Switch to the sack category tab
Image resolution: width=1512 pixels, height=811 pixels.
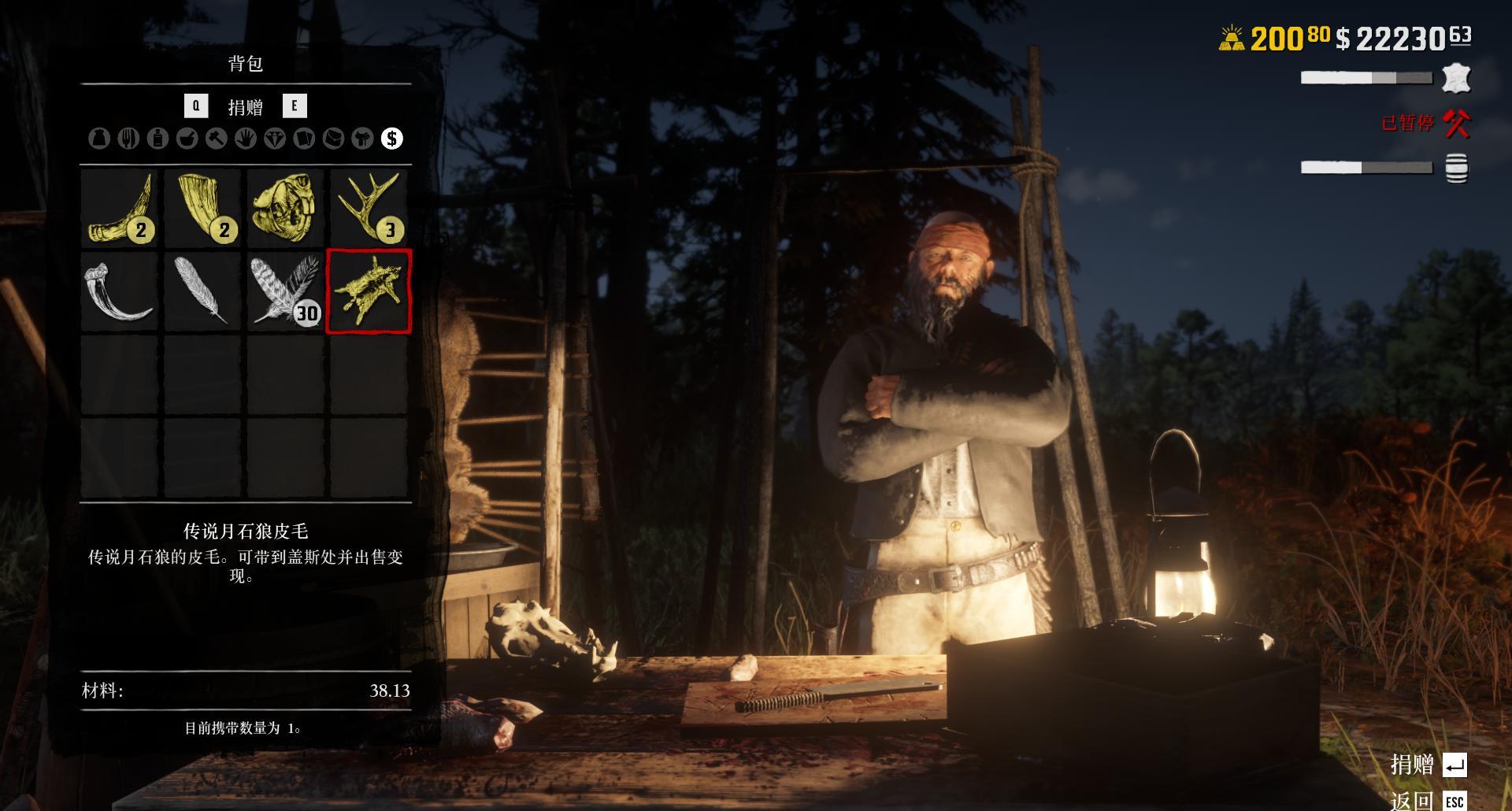pyautogui.click(x=99, y=139)
